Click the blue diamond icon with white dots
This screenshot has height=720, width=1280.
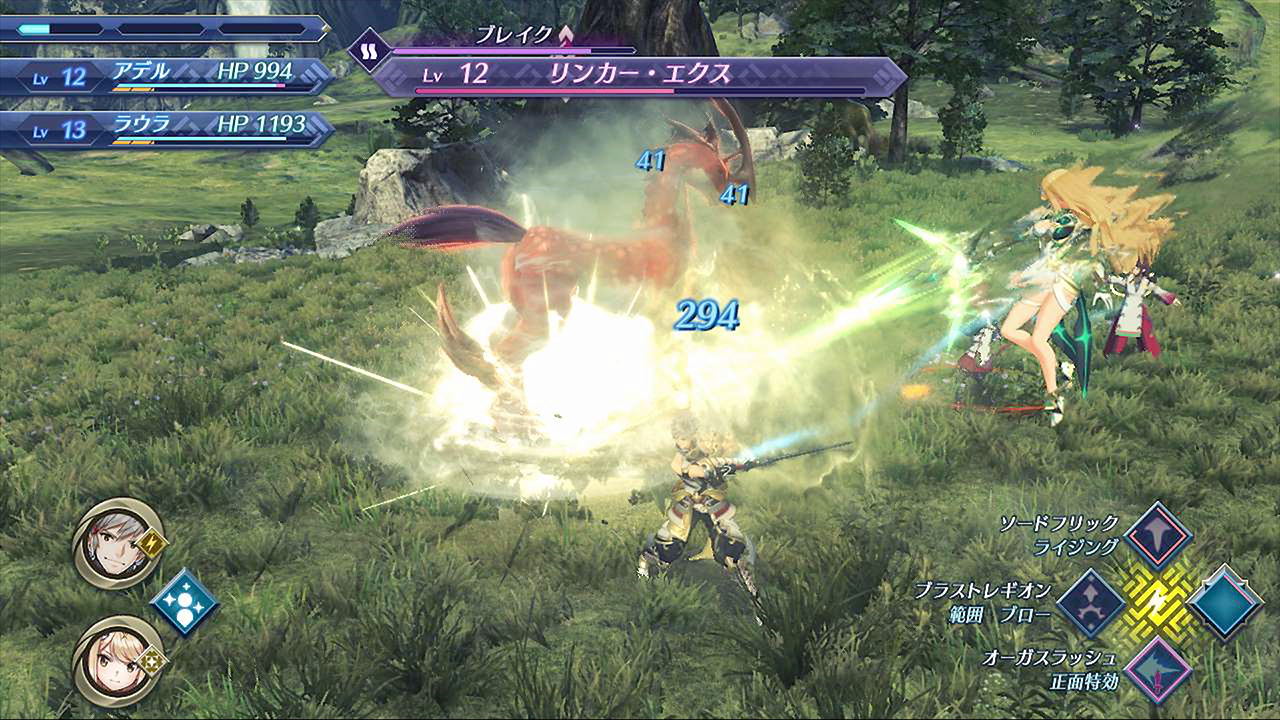[x=184, y=602]
